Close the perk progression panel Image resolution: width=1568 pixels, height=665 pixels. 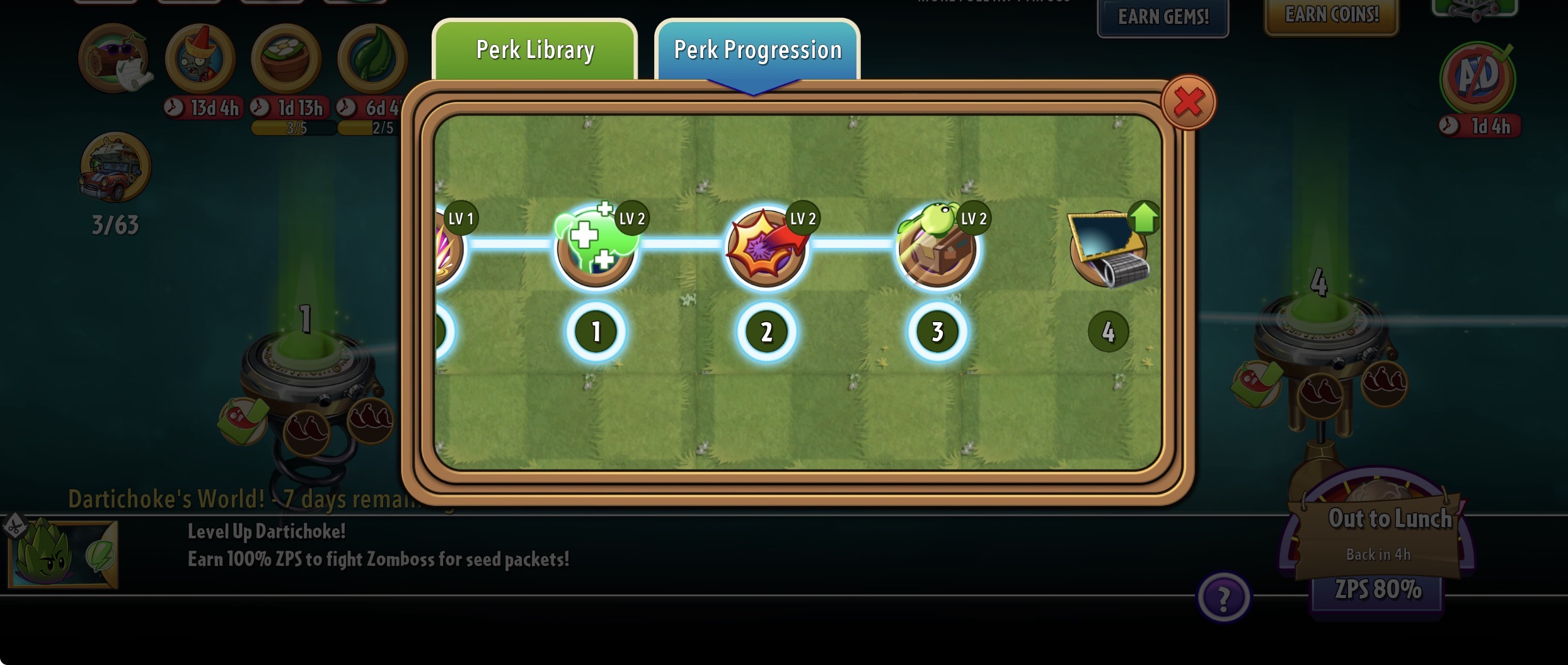point(1188,102)
